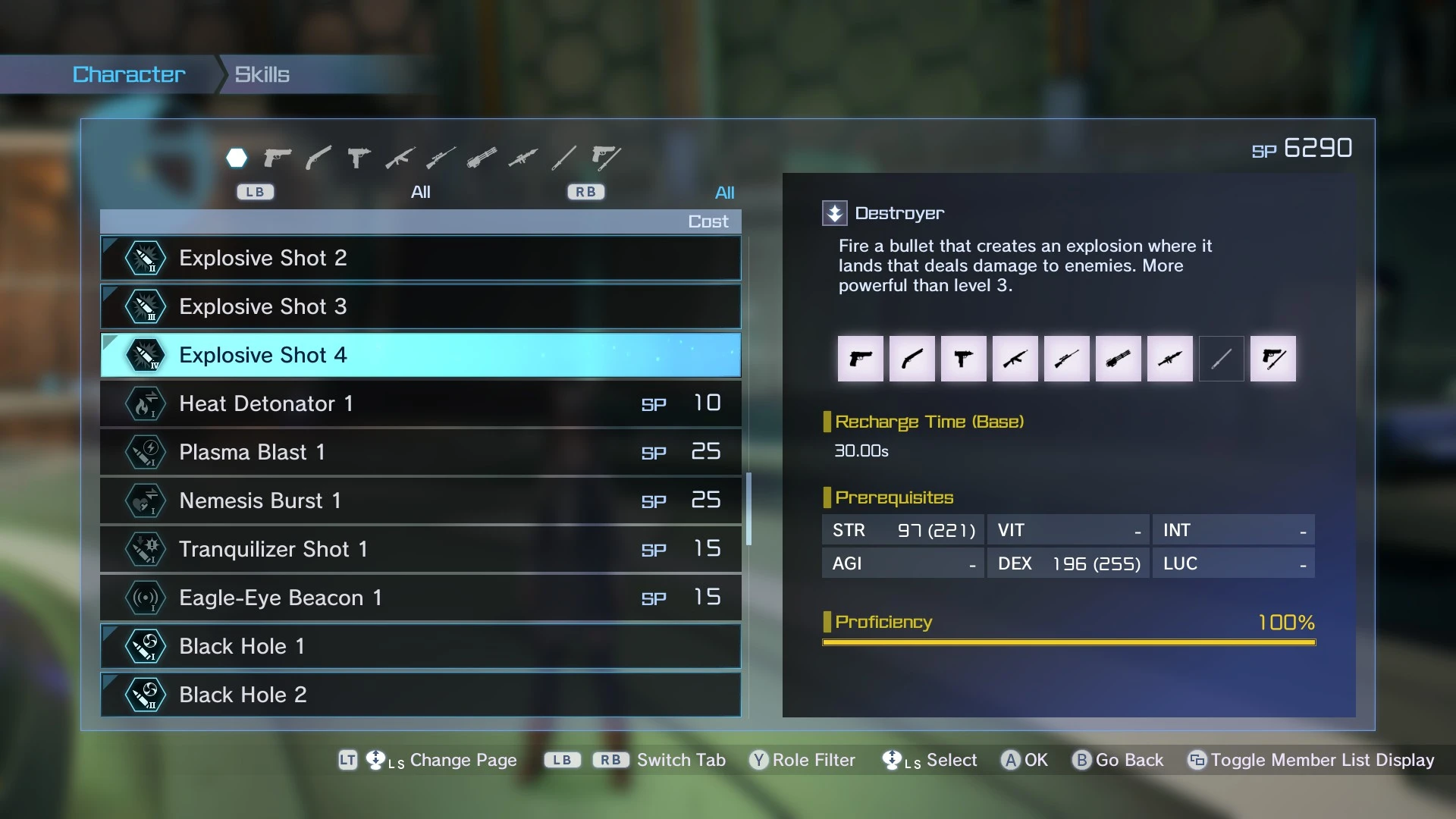Screen dimensions: 1456x819
Task: Filter skills by the handgun icon tab
Action: [278, 158]
